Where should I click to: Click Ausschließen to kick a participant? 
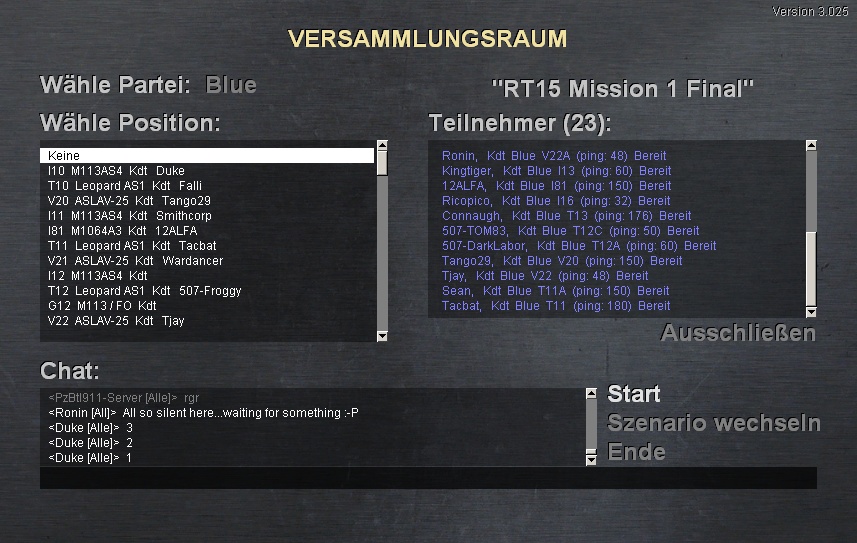(x=738, y=333)
